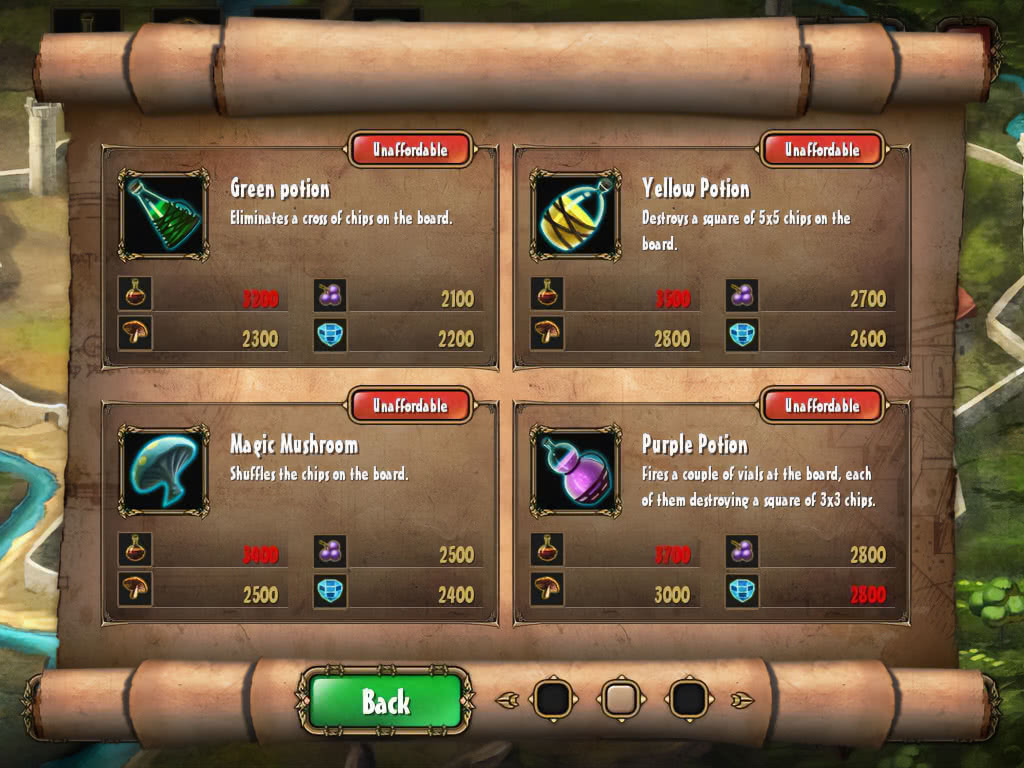Click the Unaffordable button for Yellow Potion

(x=822, y=150)
